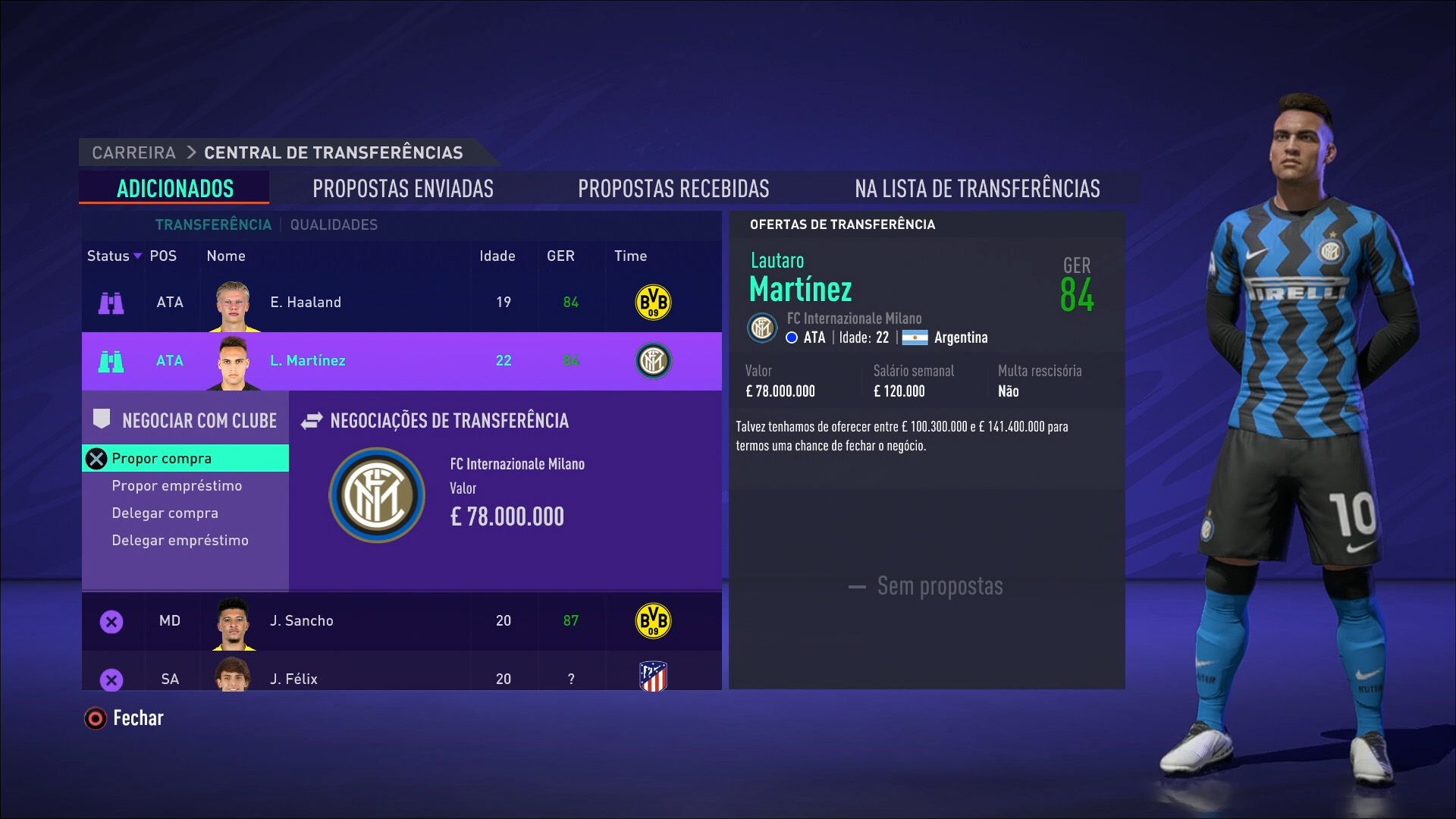Click the binoculars icon beside L. Martínez
The width and height of the screenshot is (1456, 819).
point(112,361)
